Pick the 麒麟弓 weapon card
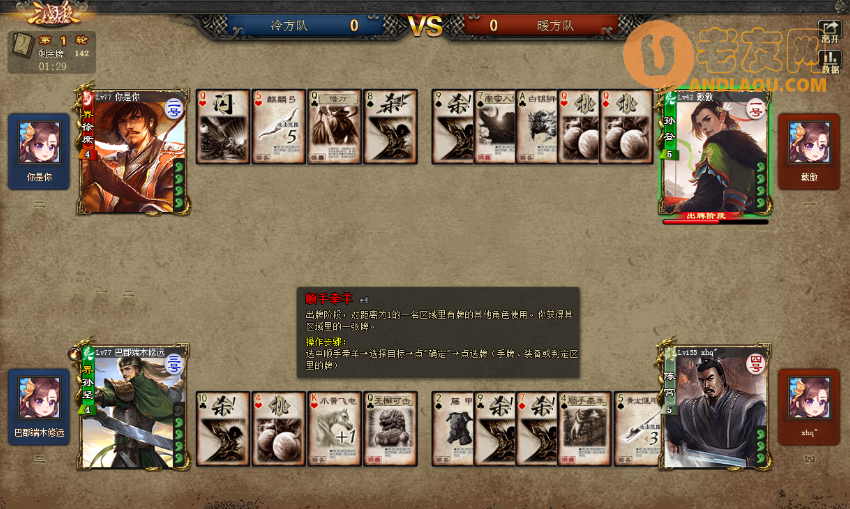 (279, 126)
